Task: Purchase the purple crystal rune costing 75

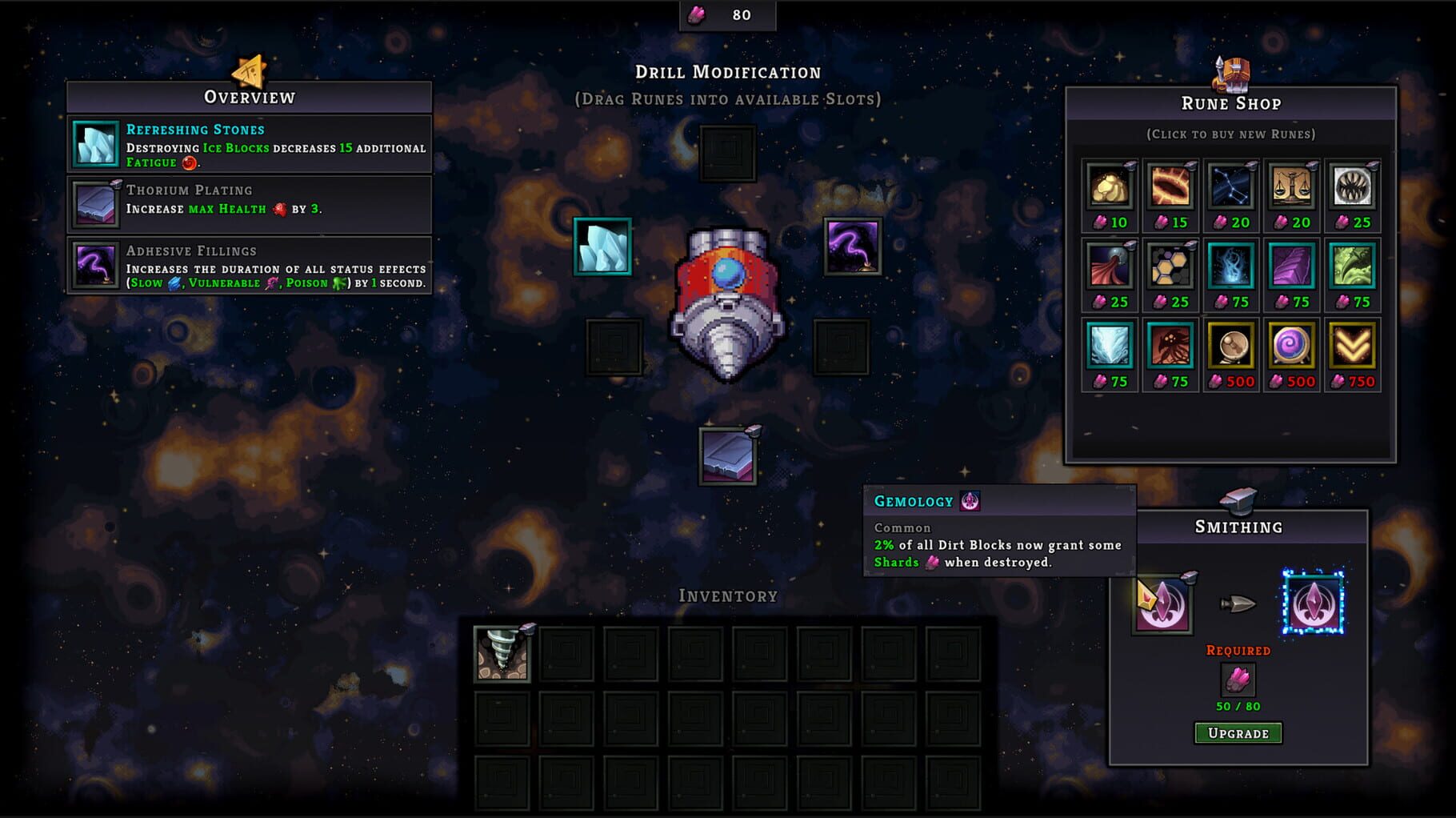Action: point(1293,268)
